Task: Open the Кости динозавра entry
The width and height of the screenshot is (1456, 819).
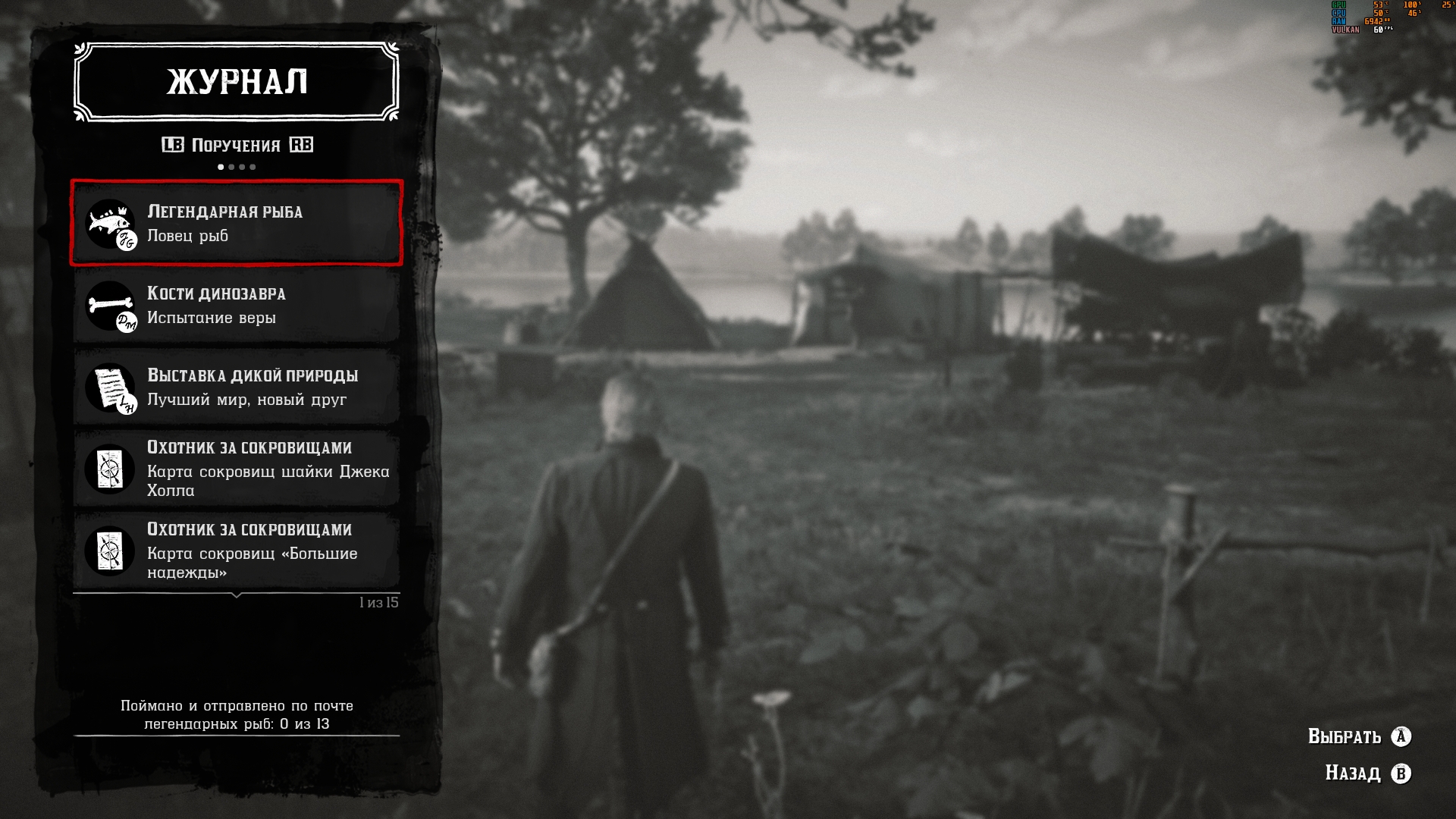Action: point(236,306)
